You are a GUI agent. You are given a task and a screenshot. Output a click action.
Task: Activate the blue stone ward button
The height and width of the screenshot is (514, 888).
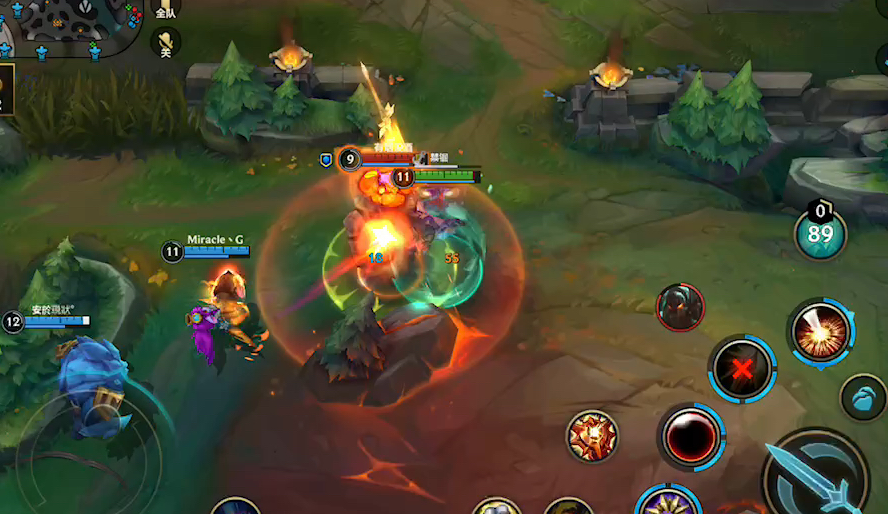862,397
